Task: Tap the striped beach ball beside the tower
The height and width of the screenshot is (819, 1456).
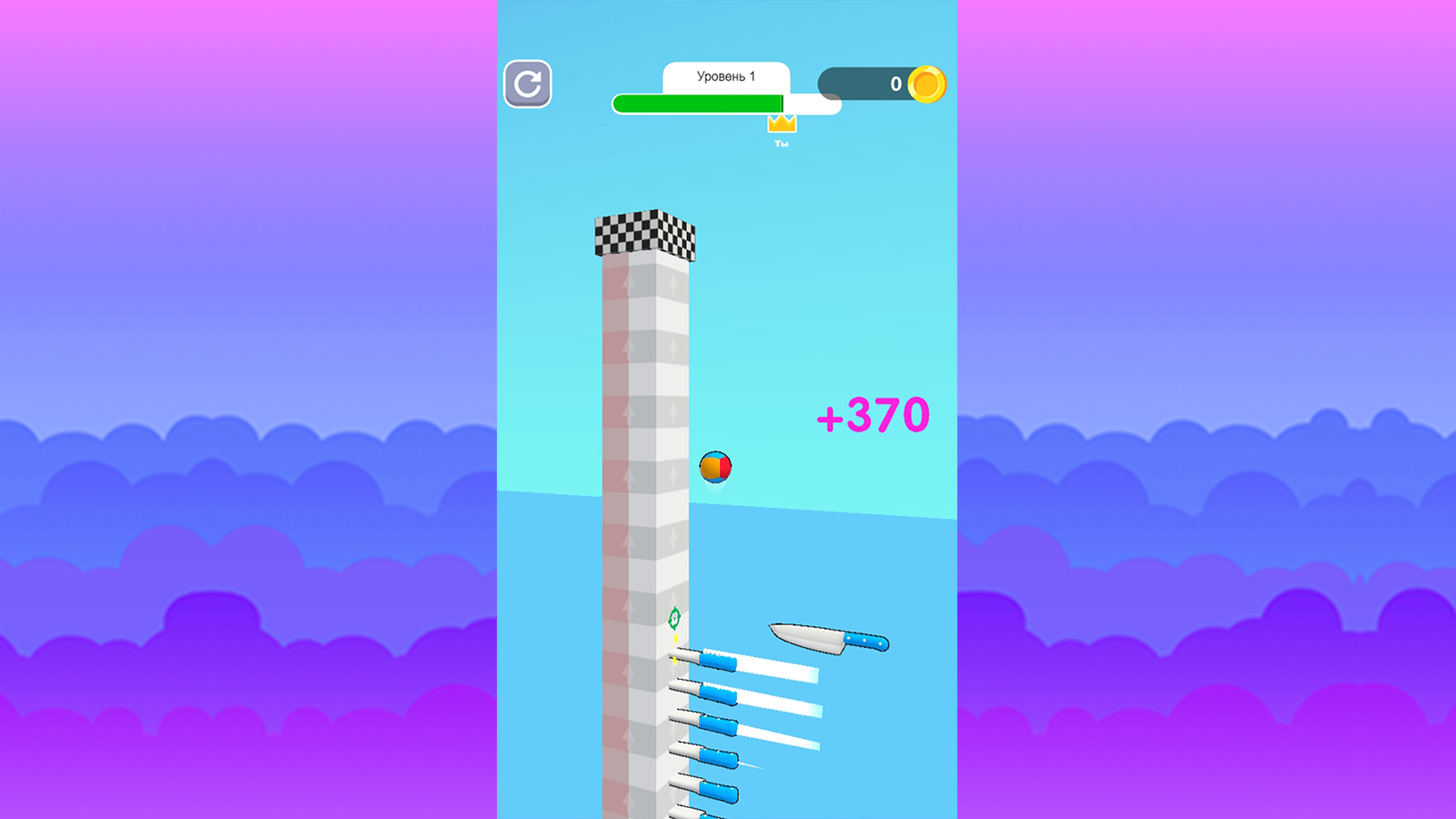Action: (x=716, y=467)
